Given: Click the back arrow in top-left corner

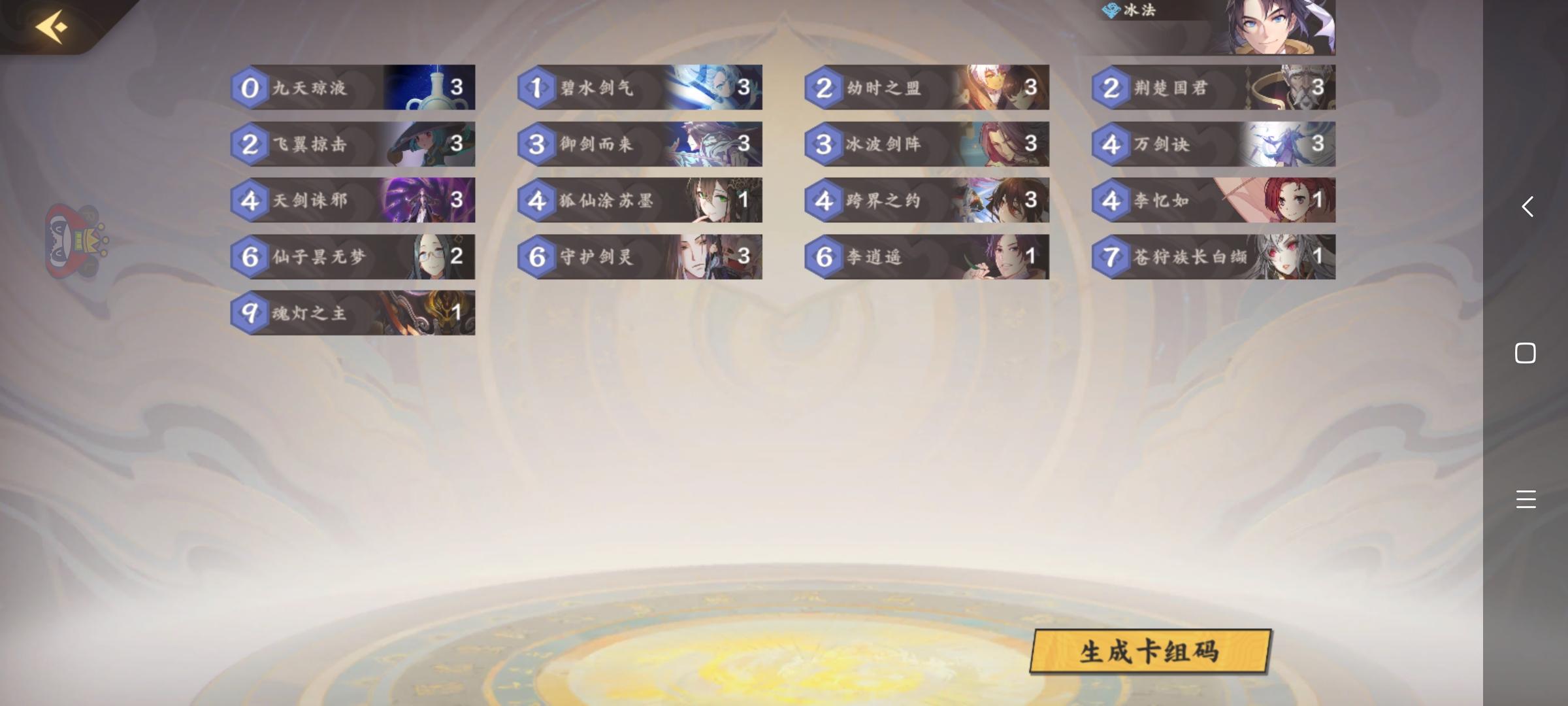Looking at the screenshot, I should coord(52,26).
